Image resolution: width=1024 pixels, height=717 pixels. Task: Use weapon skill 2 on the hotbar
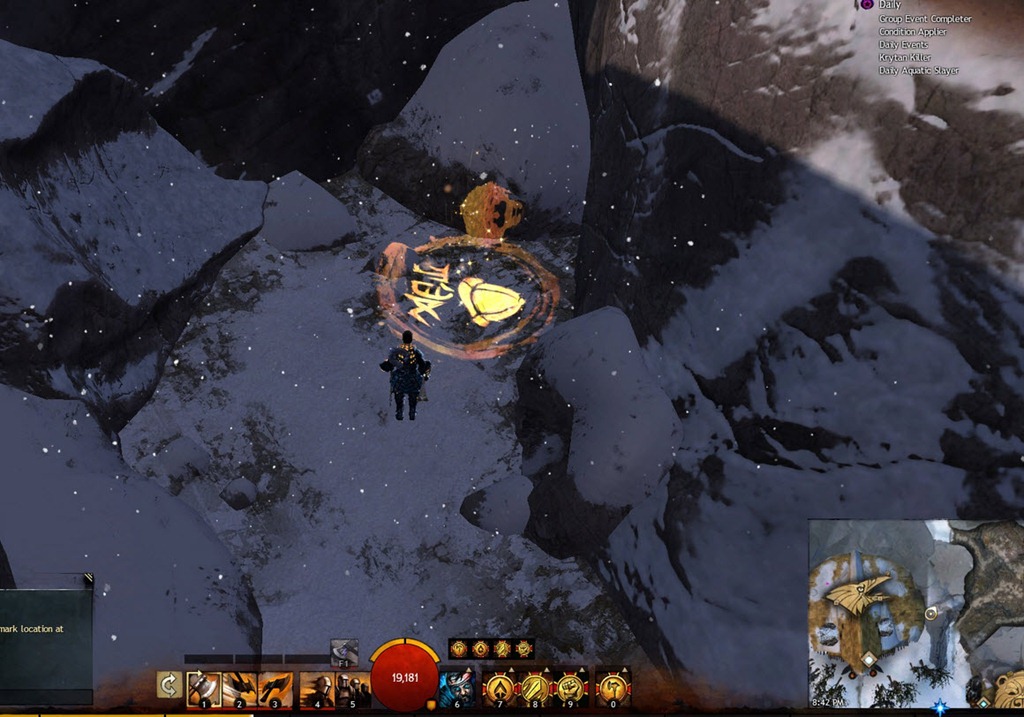[240, 688]
